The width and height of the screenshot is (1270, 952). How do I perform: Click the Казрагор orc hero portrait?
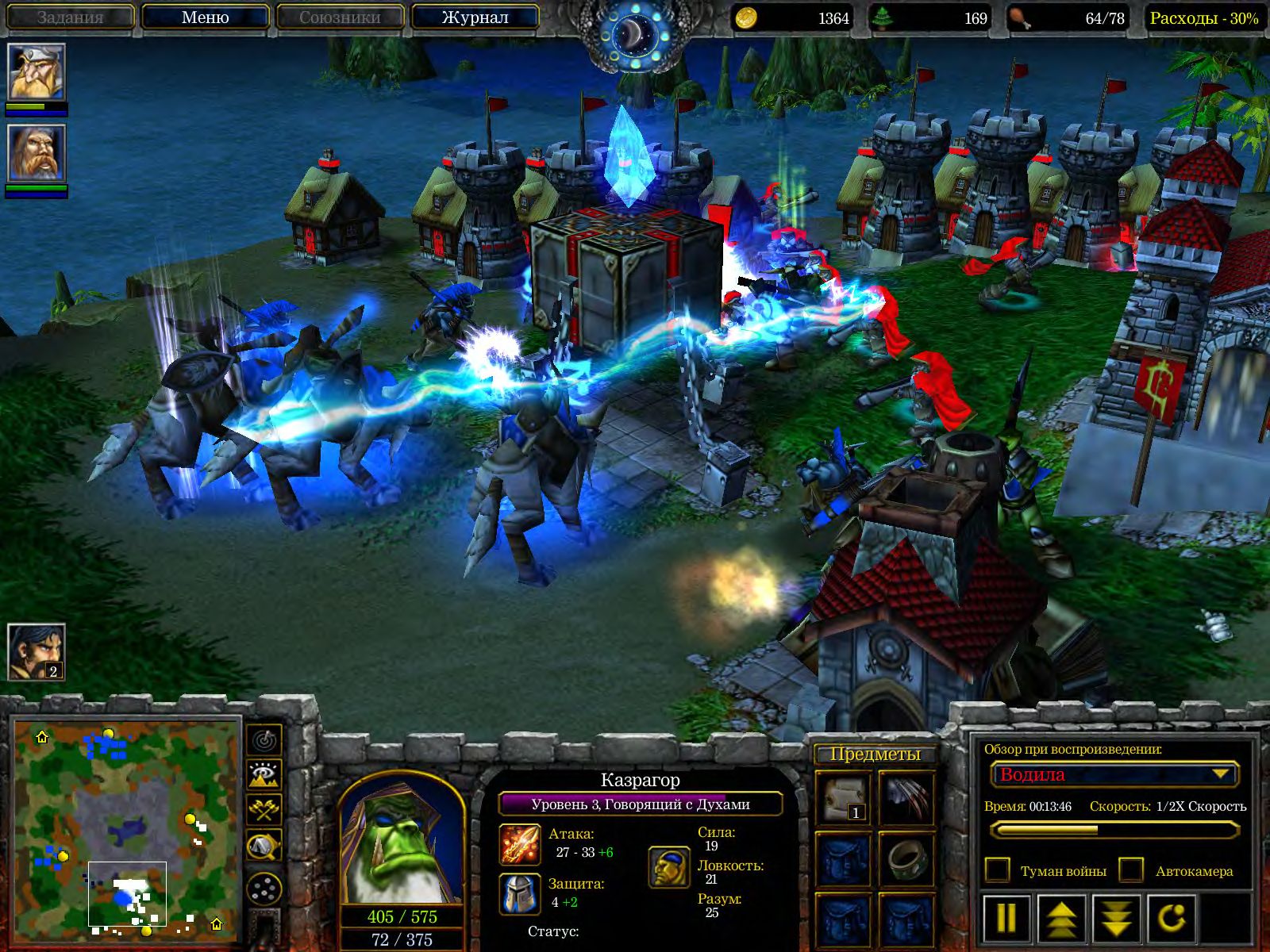point(400,839)
